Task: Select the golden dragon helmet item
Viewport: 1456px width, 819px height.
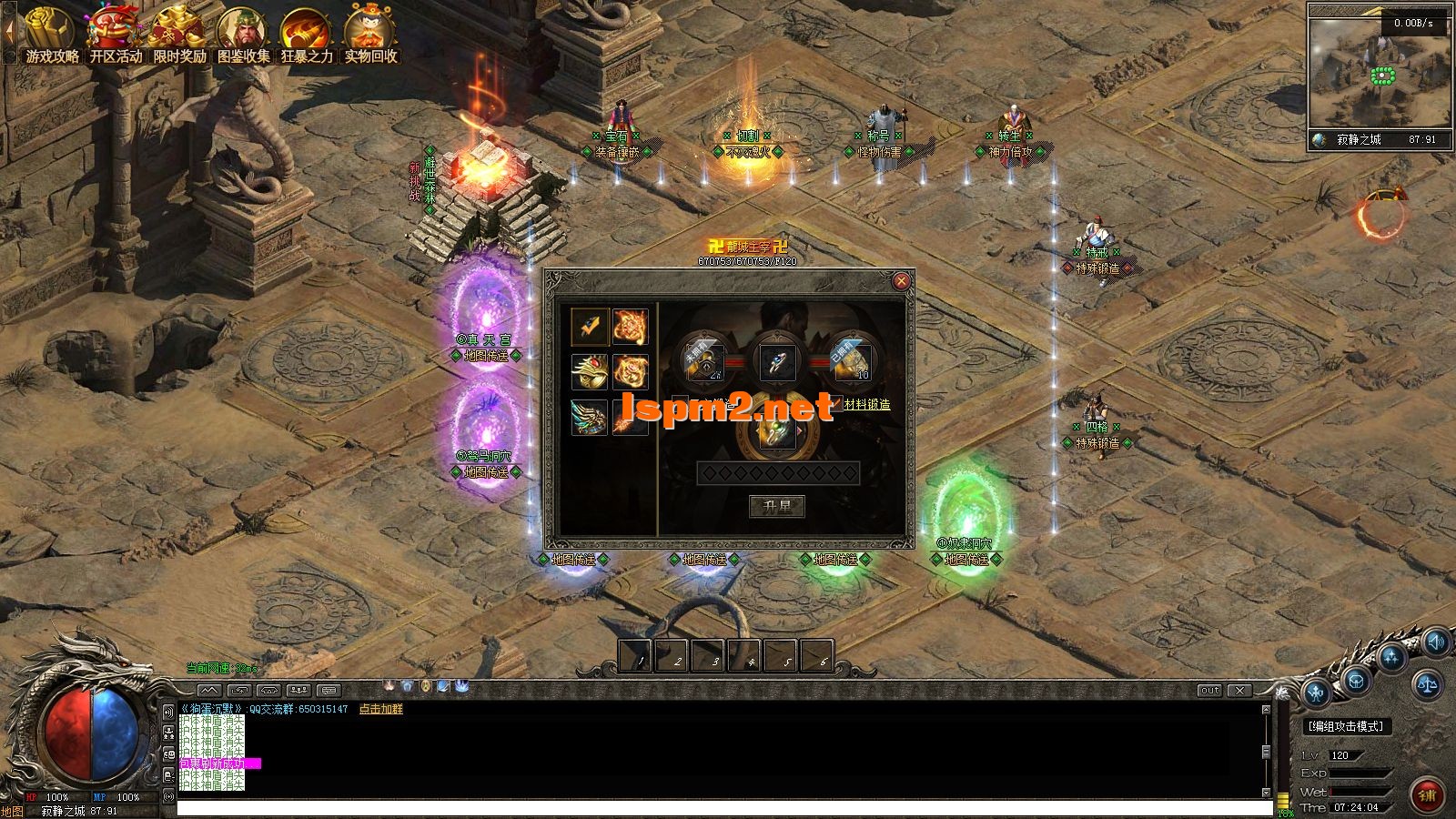Action: [589, 371]
